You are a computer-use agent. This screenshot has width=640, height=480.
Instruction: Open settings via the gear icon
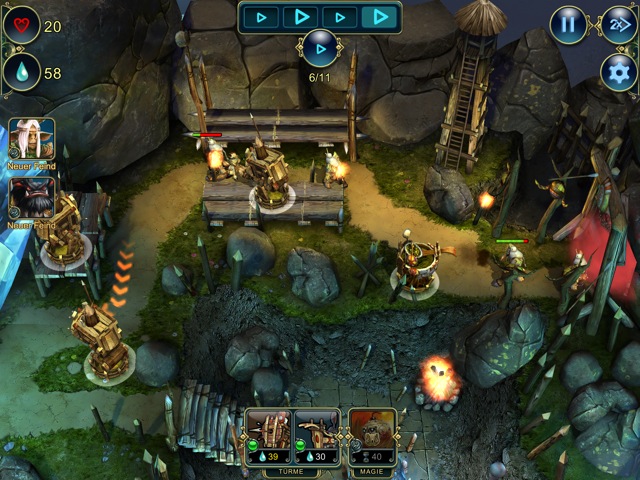[x=618, y=72]
